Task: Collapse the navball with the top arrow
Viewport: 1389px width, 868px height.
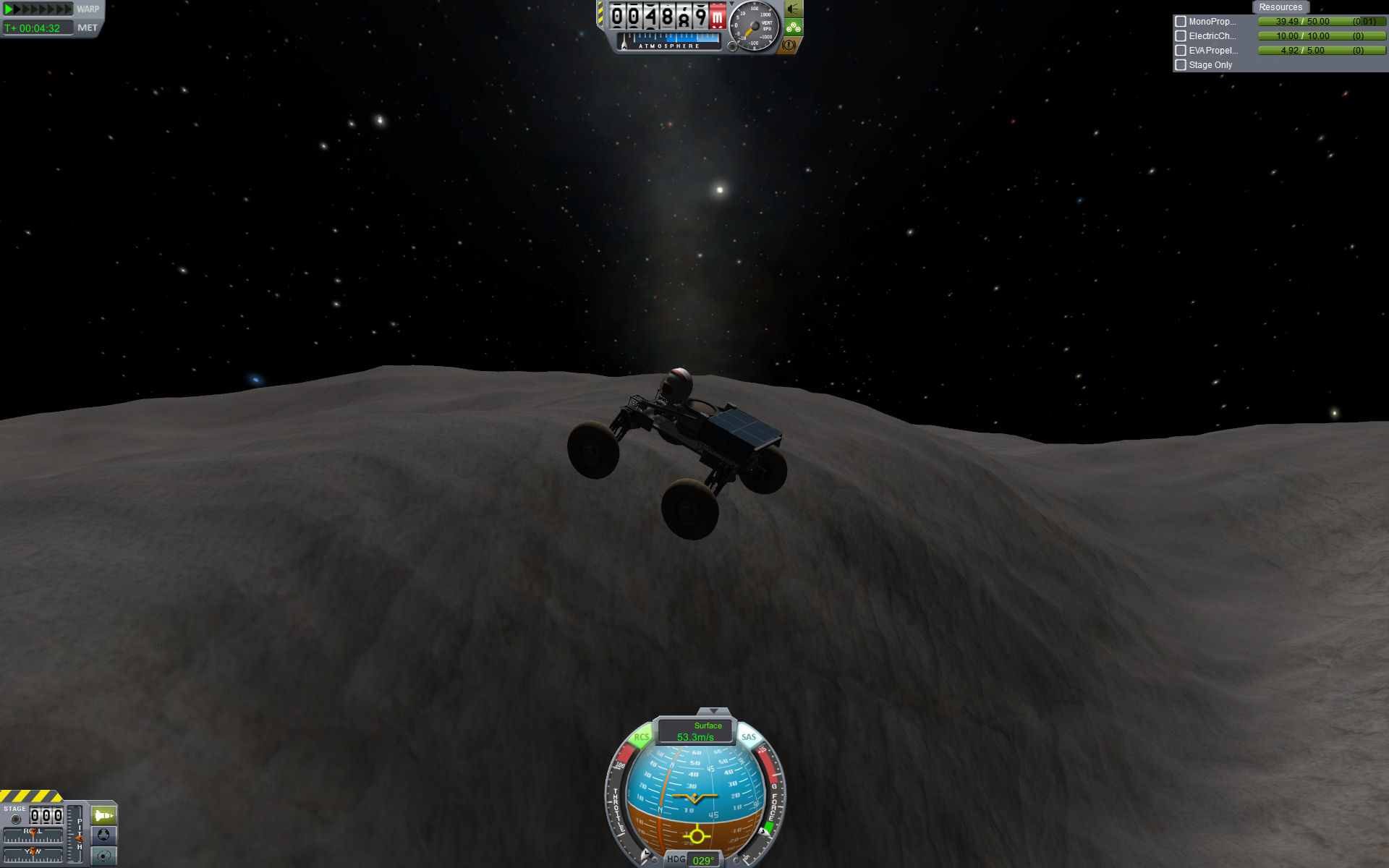Action: (x=713, y=712)
